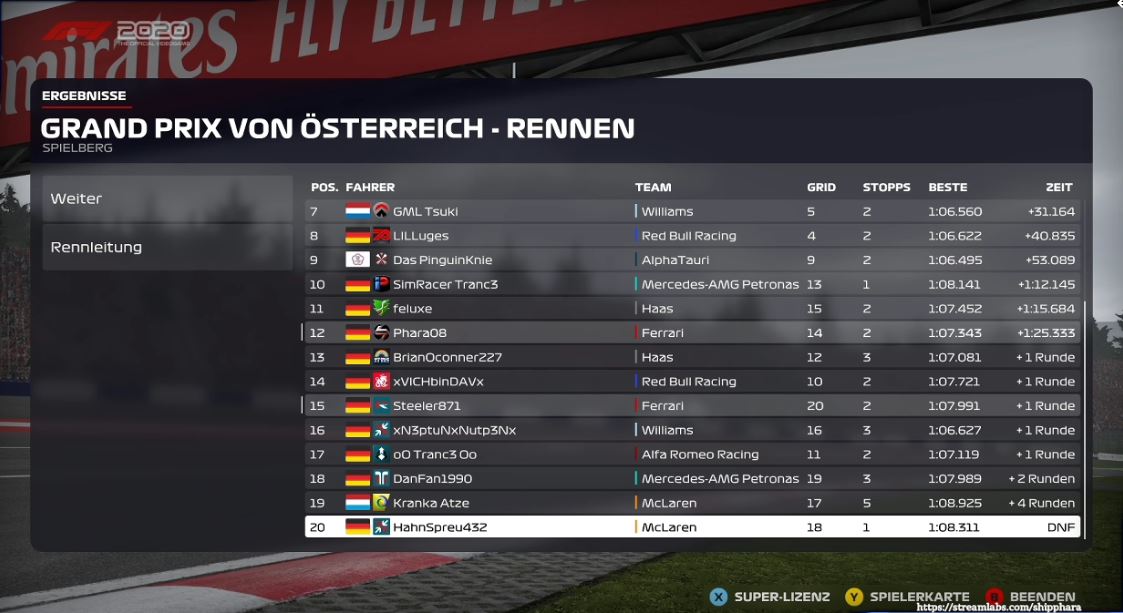The image size is (1123, 613).
Task: Select the Weiter menu entry
Action: 166,199
